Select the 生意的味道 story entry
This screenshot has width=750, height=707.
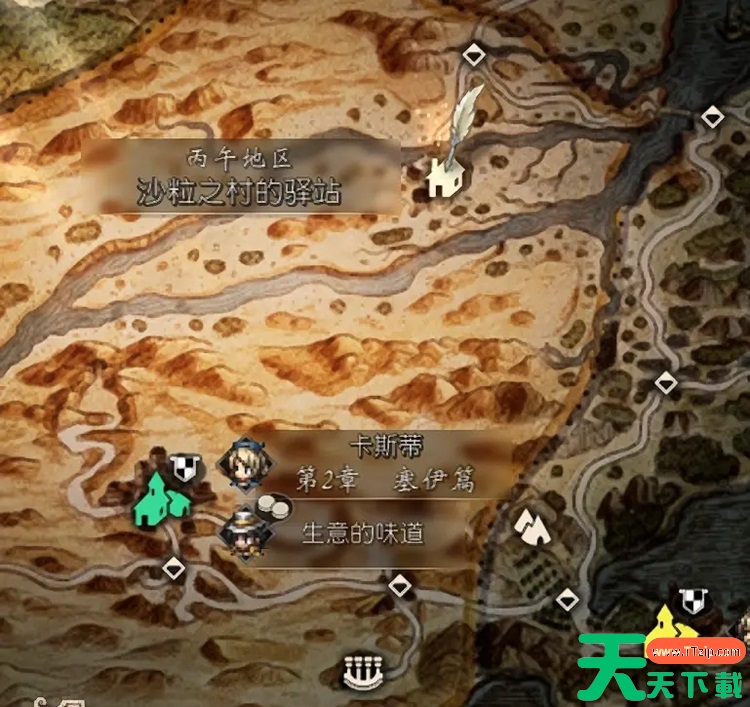(x=362, y=533)
